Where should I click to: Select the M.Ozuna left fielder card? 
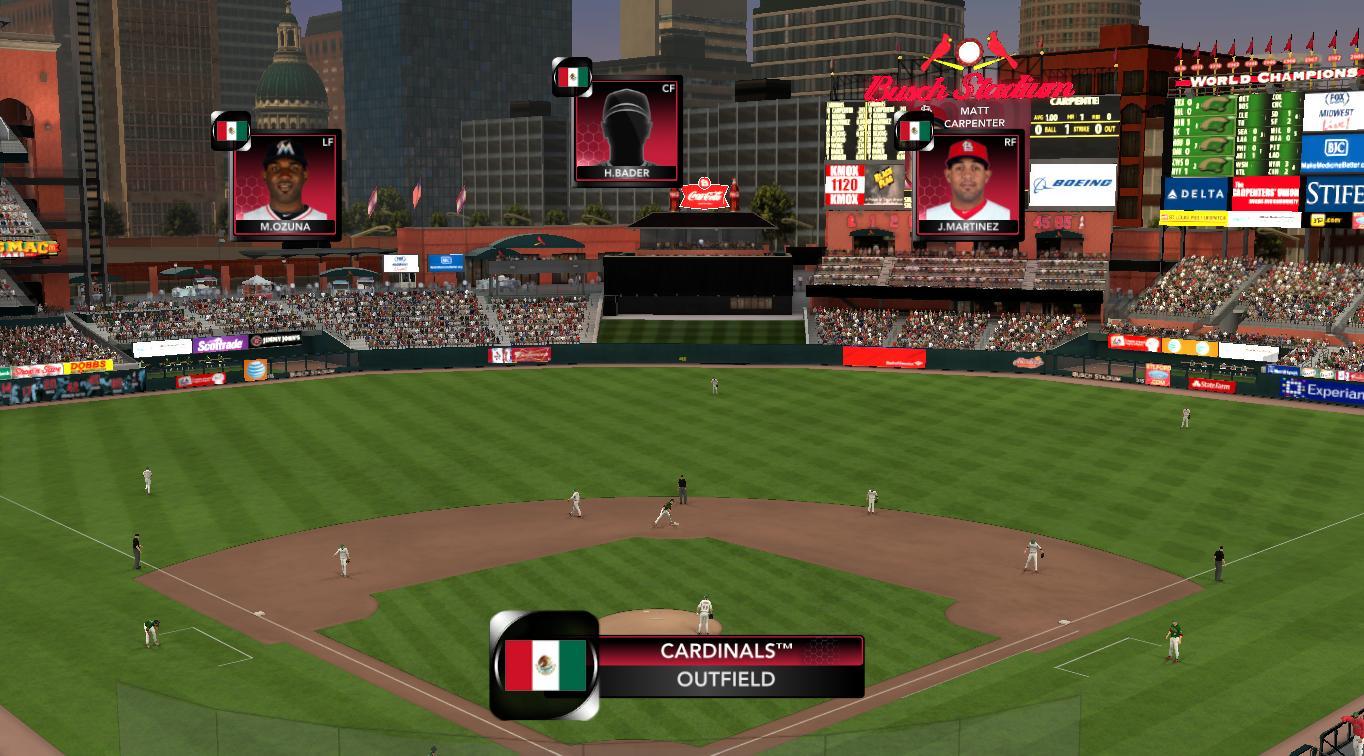[286, 185]
